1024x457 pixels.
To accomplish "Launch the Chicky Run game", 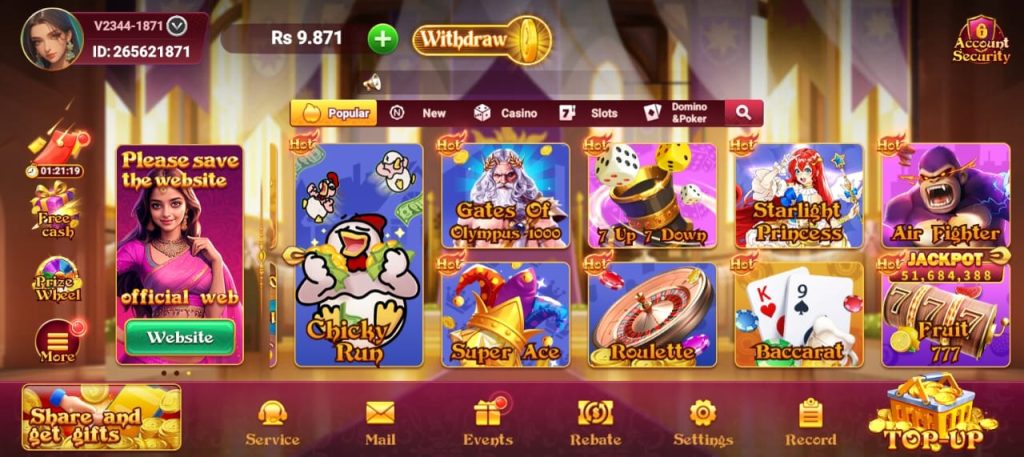I will point(359,255).
